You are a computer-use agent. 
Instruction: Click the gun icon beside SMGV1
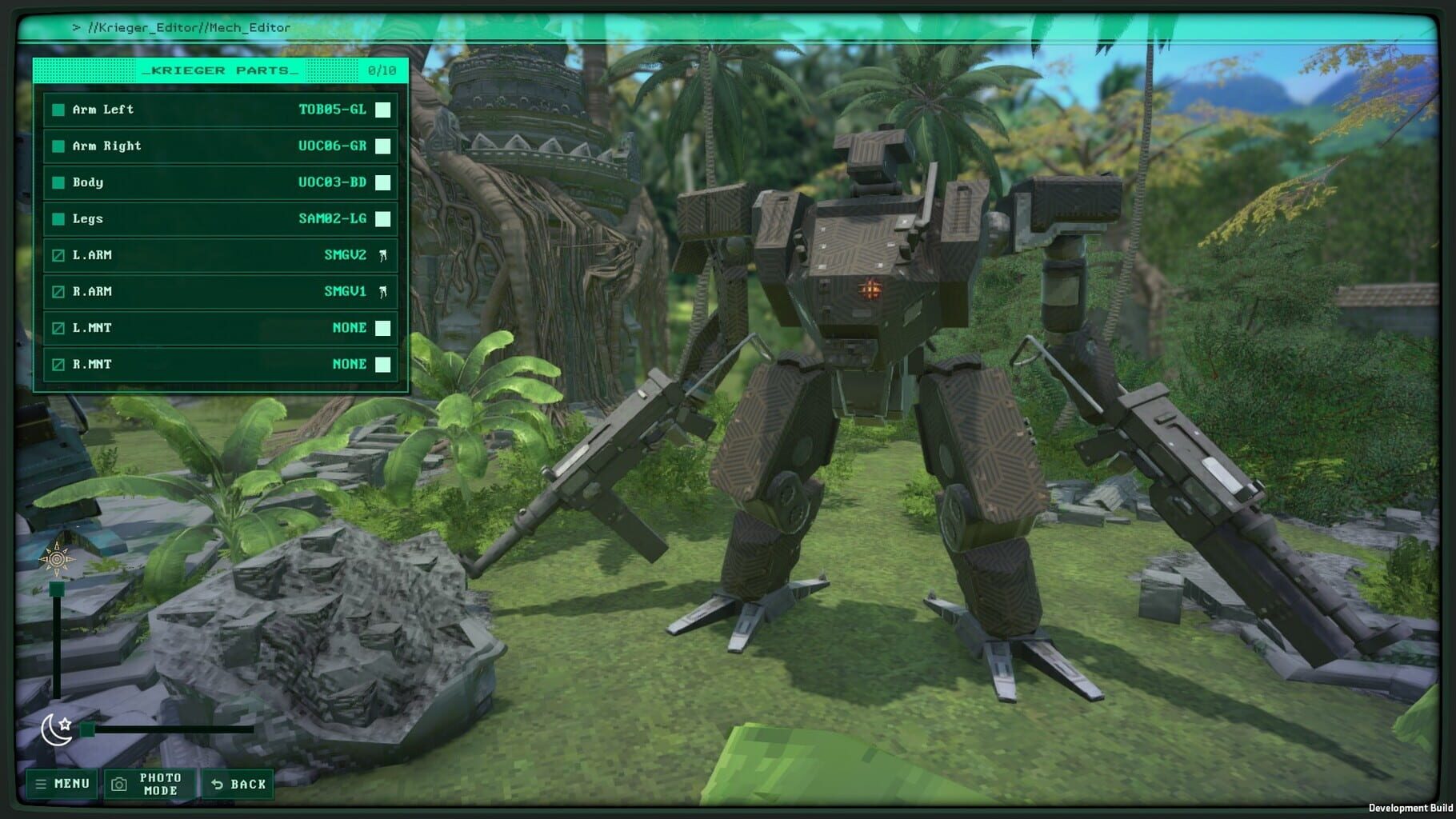tap(385, 291)
